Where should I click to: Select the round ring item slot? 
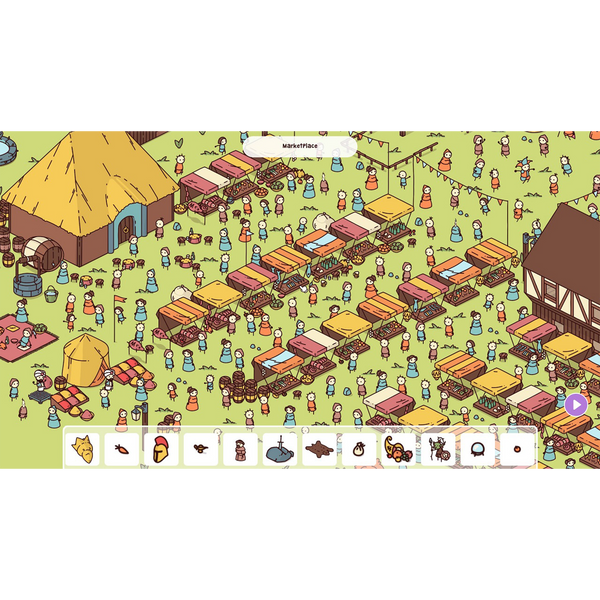point(477,449)
